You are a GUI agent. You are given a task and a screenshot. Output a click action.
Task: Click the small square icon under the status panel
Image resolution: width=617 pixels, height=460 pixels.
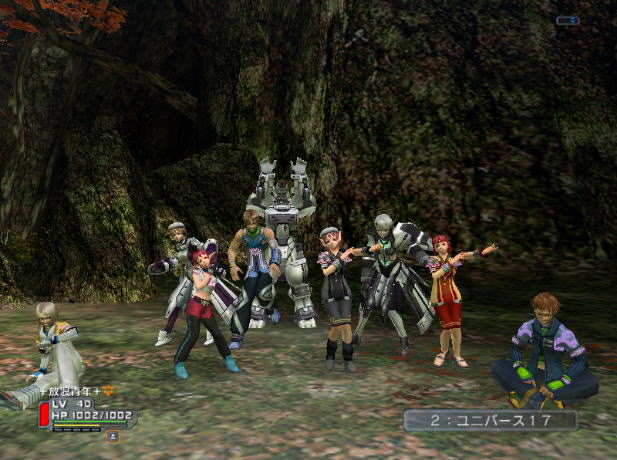[x=112, y=436]
